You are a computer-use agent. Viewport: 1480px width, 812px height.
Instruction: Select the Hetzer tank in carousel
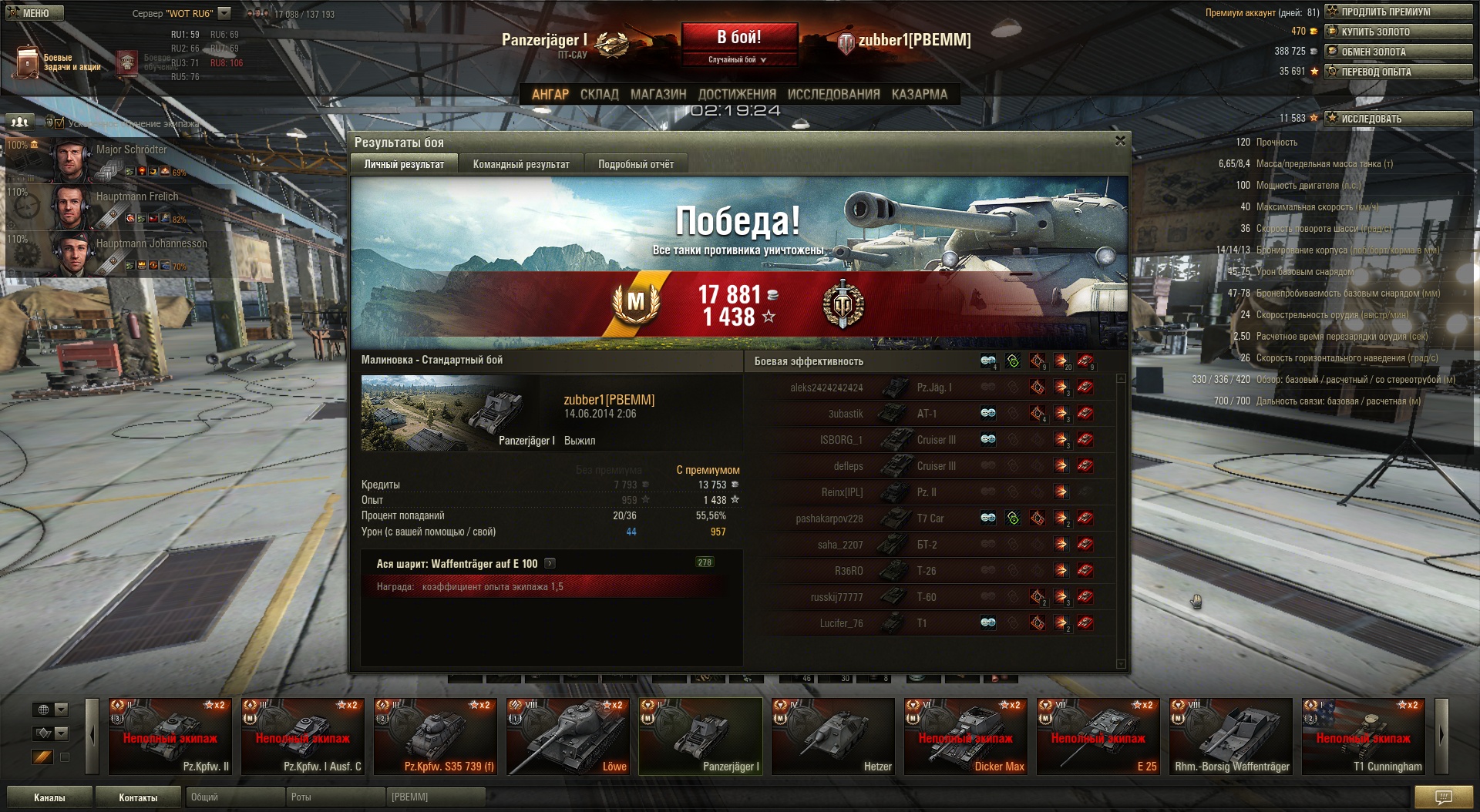833,736
